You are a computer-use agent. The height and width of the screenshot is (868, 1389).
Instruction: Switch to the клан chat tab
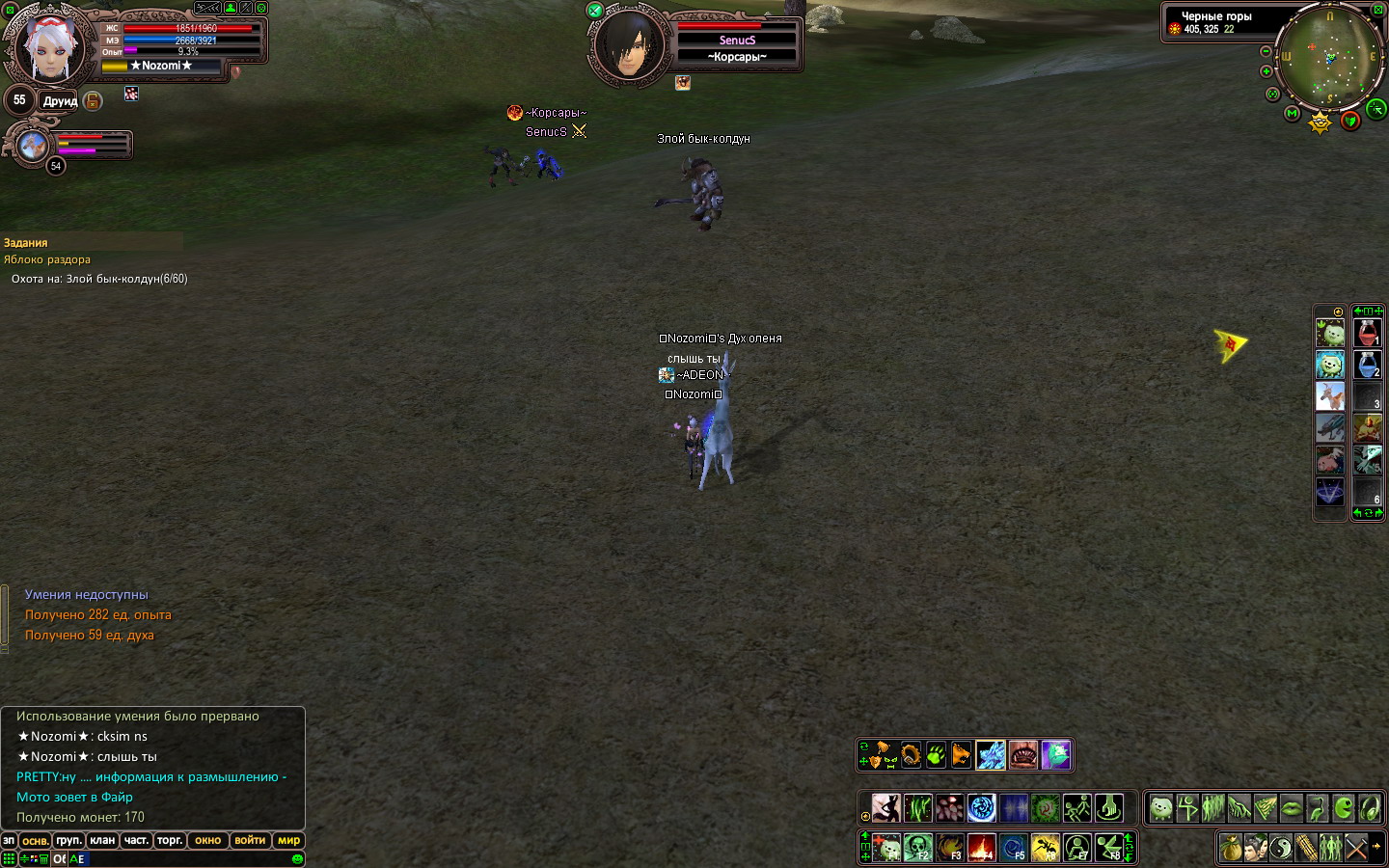(102, 840)
